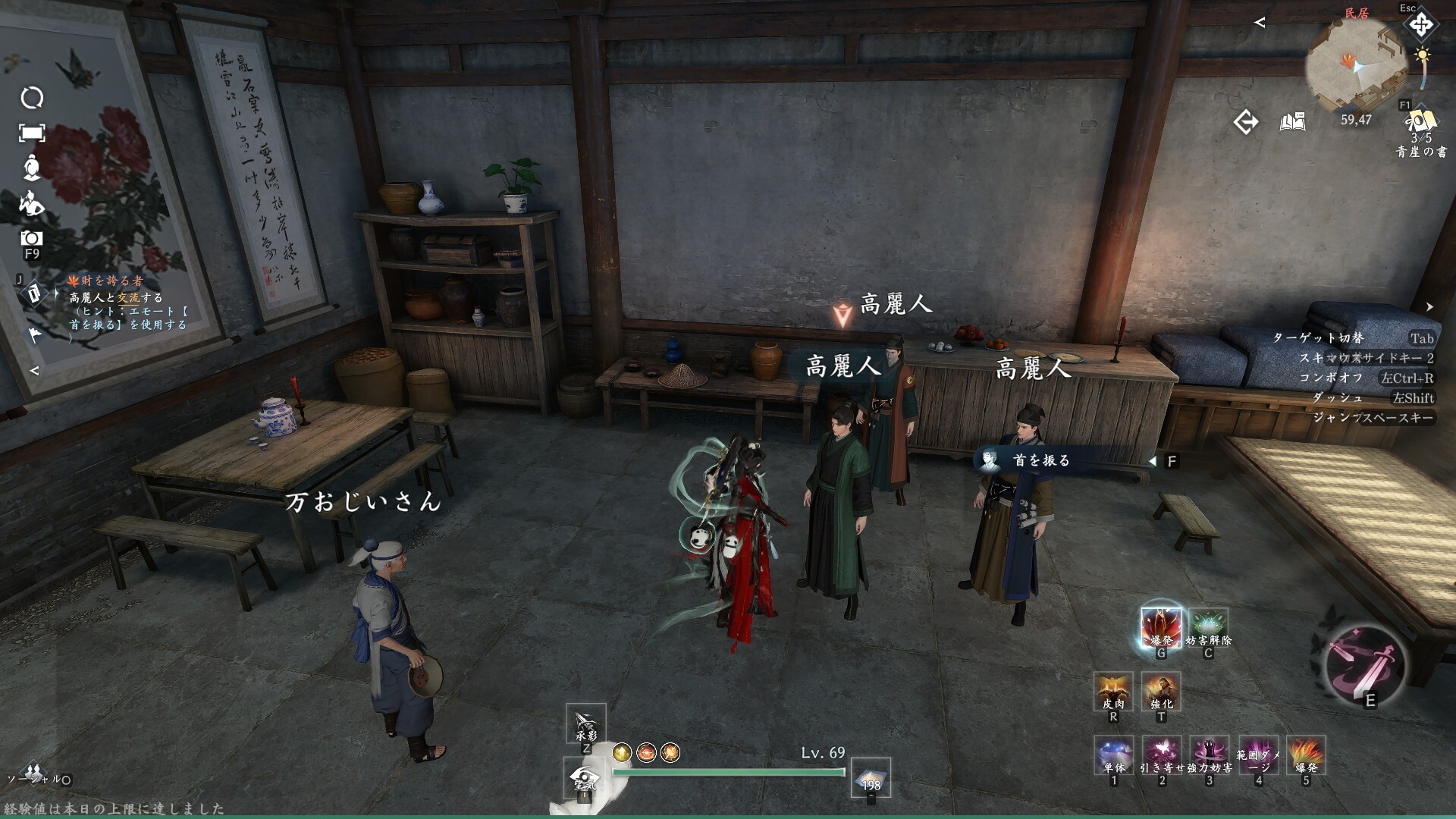Open the 青崖の書 guide book
The height and width of the screenshot is (819, 1456).
click(1420, 125)
